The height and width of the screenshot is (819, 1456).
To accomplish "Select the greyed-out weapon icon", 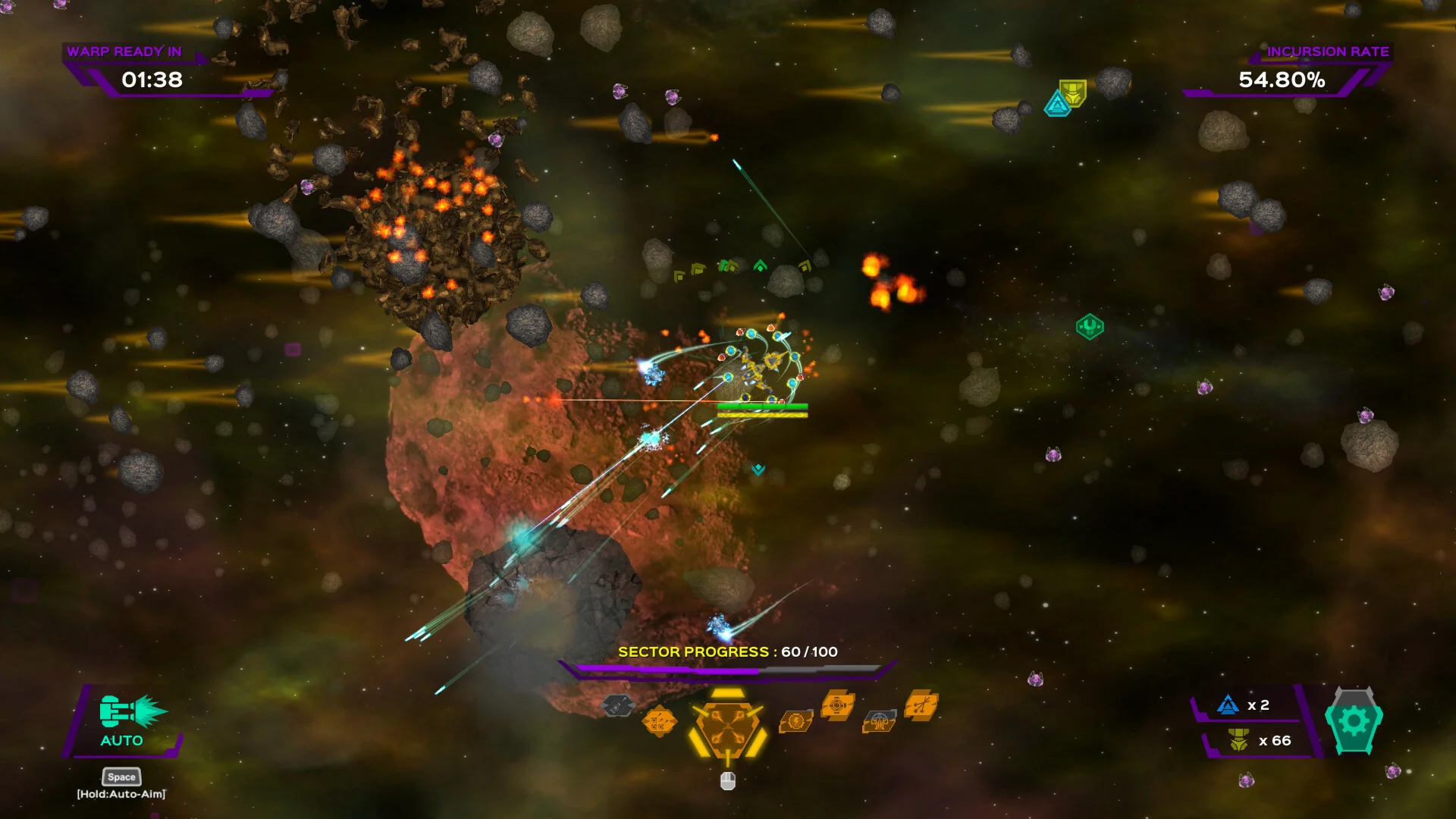I will click(x=617, y=706).
